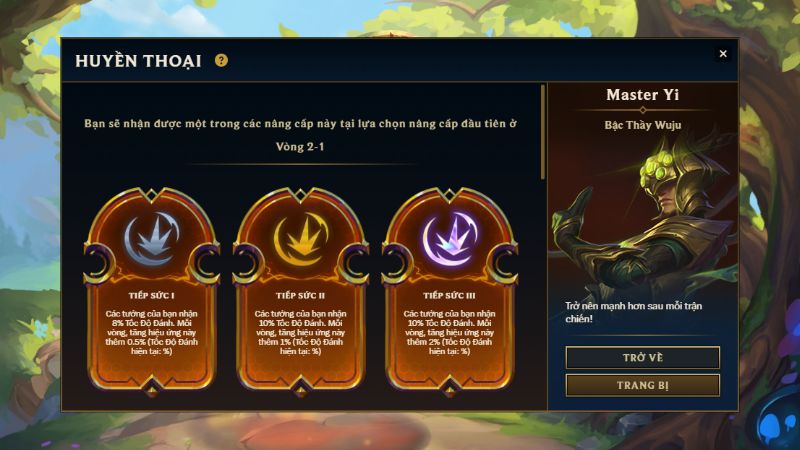Open the Trang Bị button
800x450 pixels.
pos(642,385)
